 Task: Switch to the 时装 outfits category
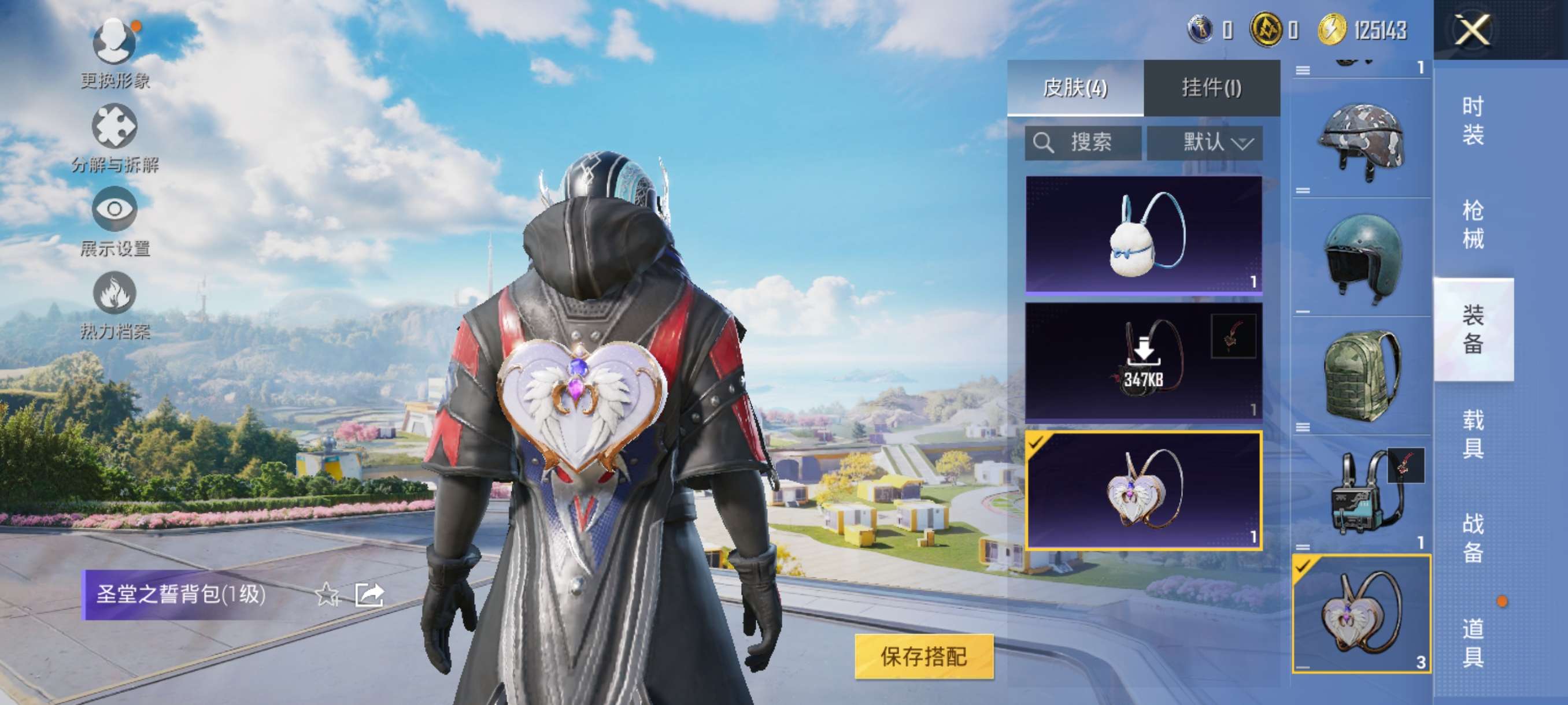click(x=1473, y=120)
